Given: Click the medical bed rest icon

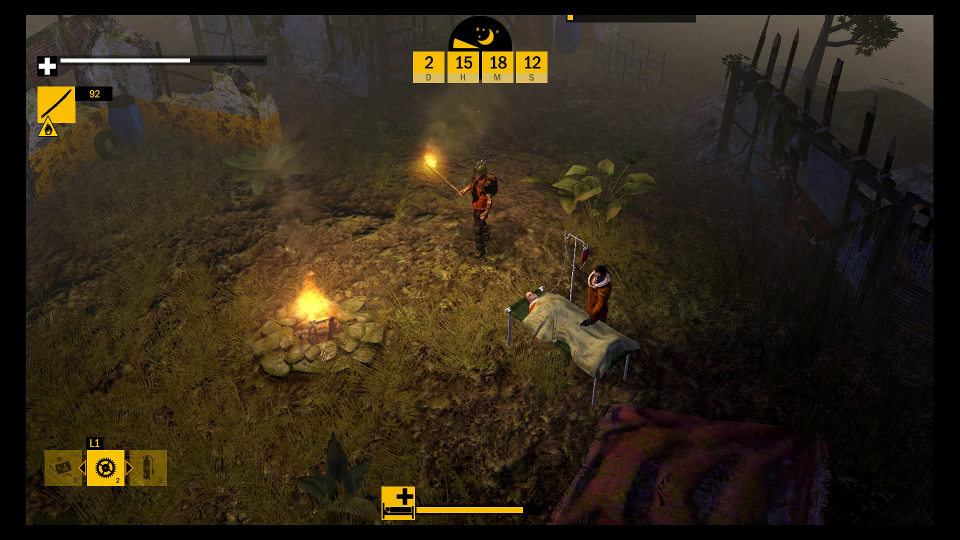Looking at the screenshot, I should (398, 502).
